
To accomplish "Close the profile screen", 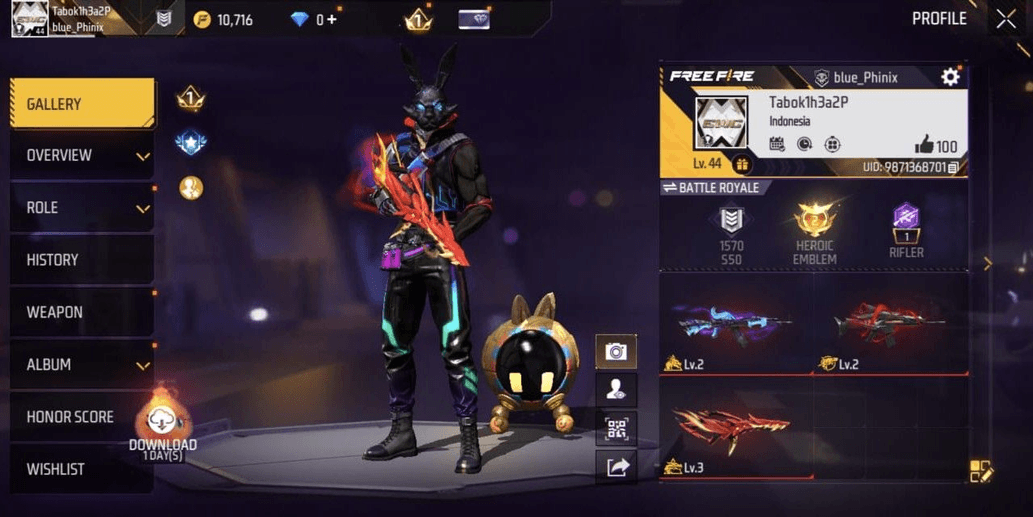I will click(x=1005, y=19).
